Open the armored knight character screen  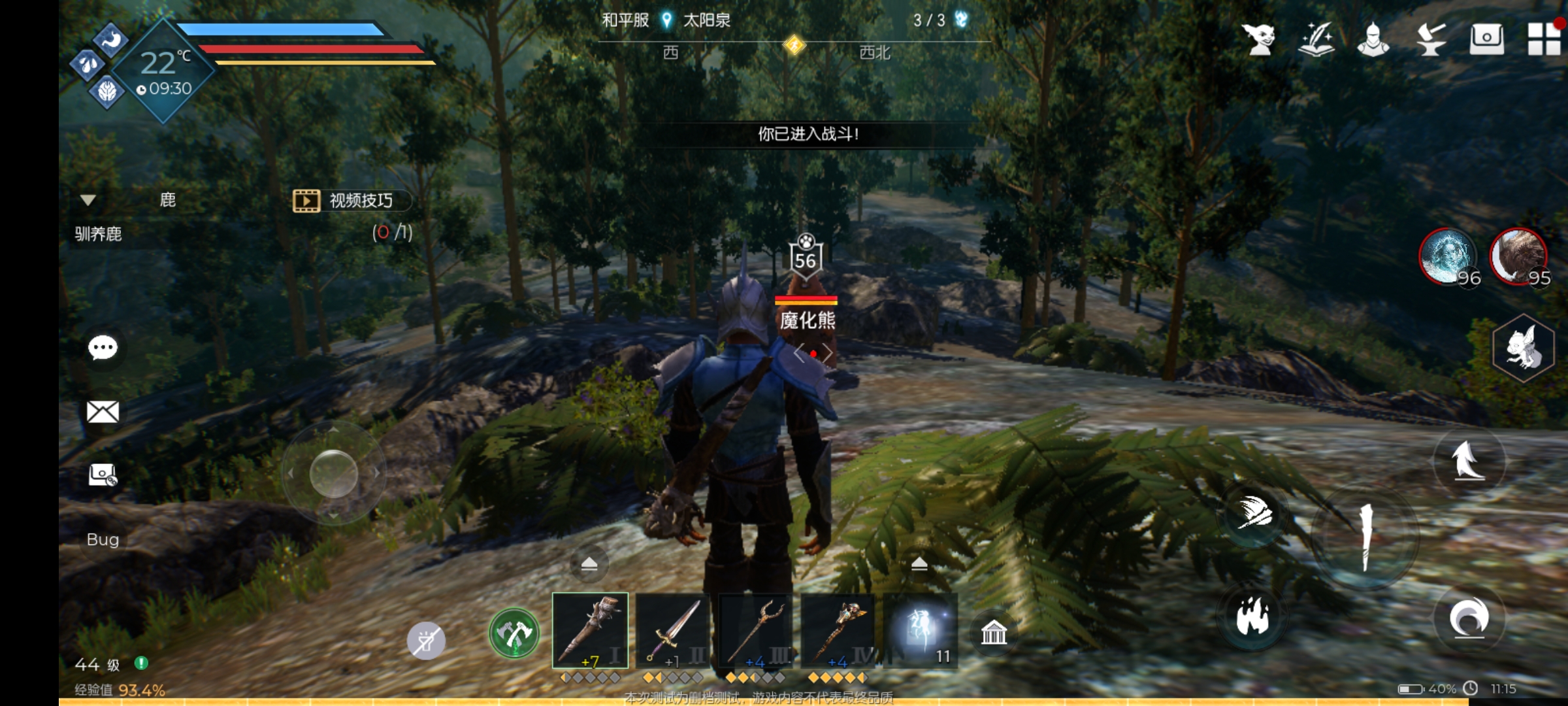1373,39
